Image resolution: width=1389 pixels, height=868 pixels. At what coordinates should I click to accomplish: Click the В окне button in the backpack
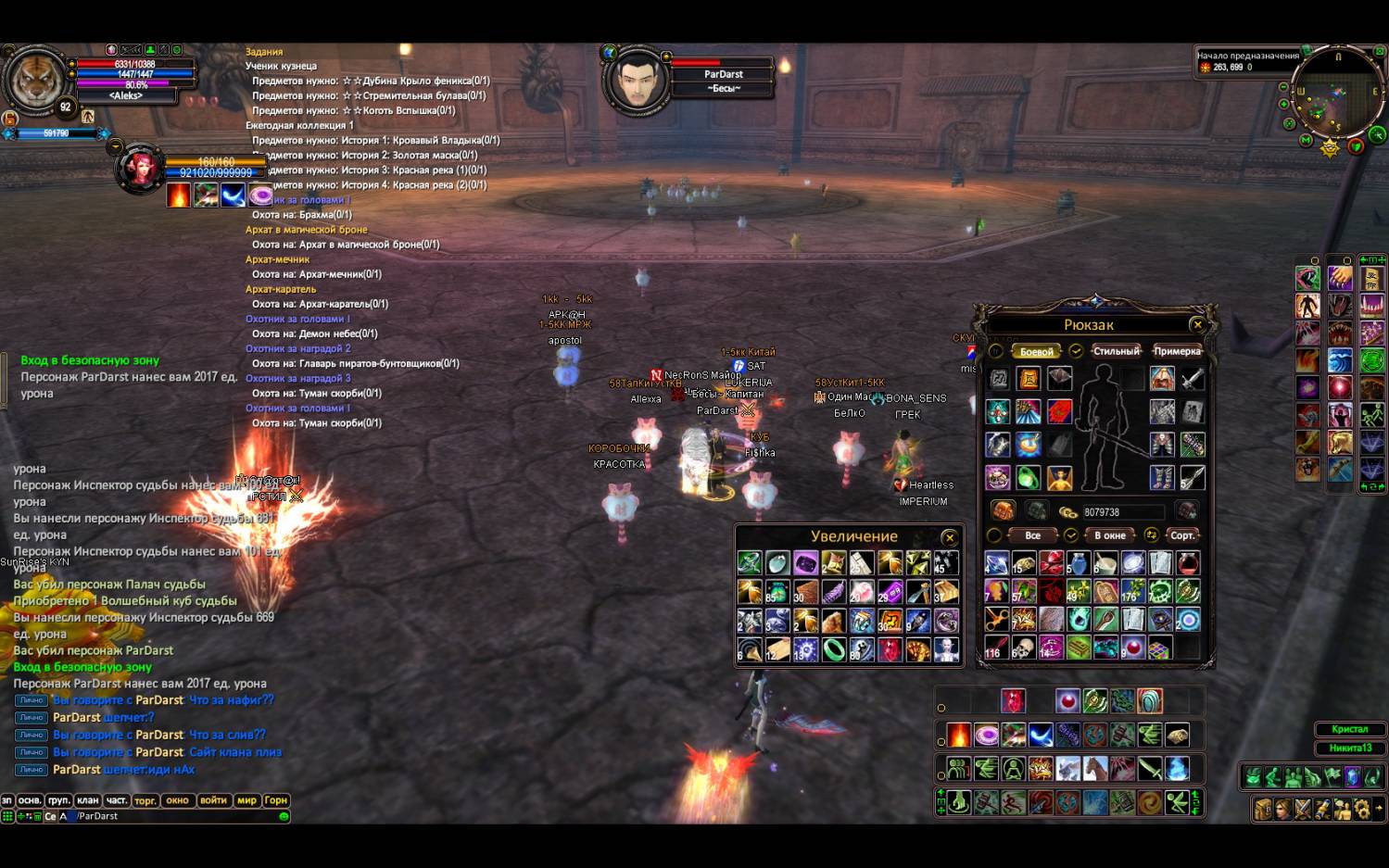coord(1109,535)
